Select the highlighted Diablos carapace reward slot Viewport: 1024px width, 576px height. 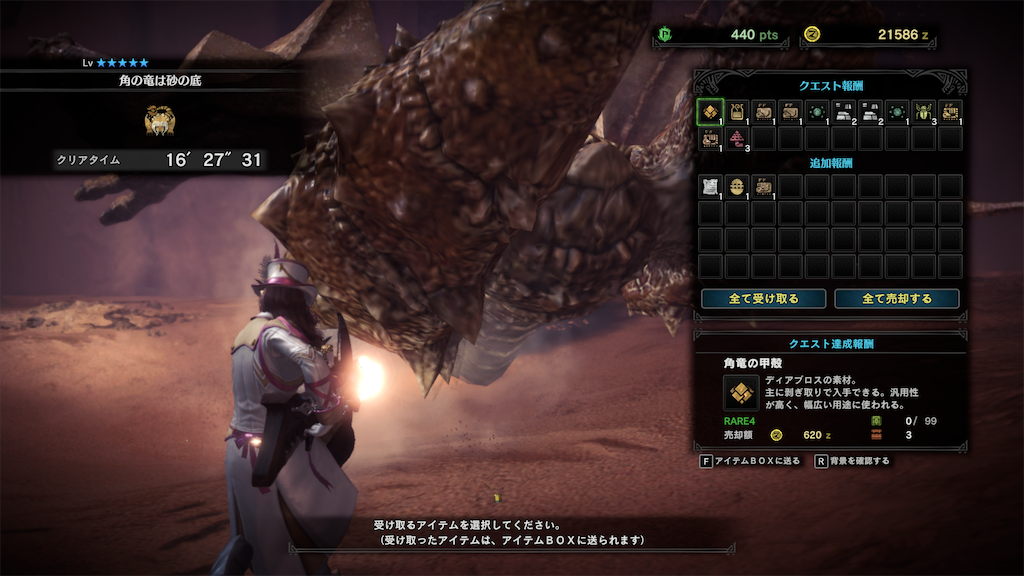709,111
